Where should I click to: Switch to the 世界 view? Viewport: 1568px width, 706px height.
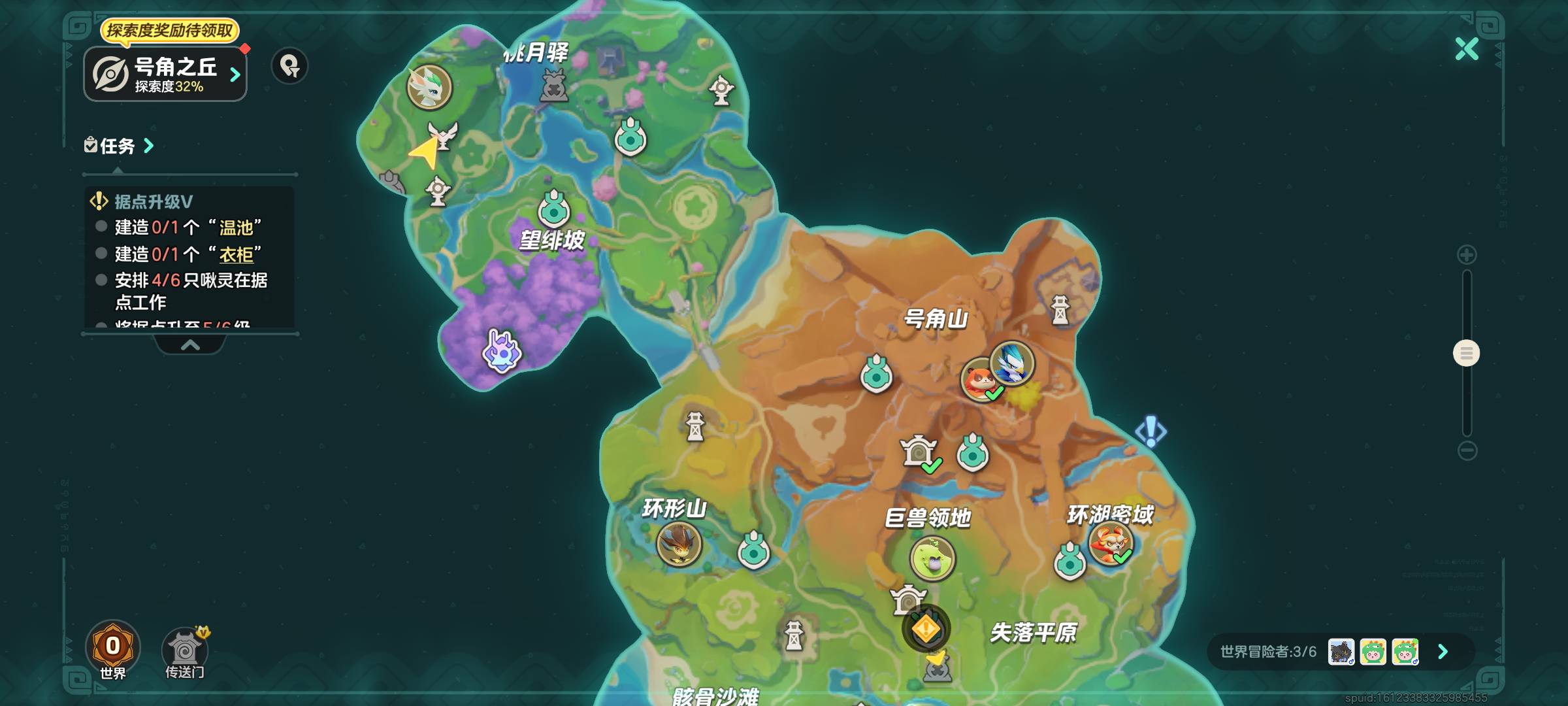click(113, 646)
